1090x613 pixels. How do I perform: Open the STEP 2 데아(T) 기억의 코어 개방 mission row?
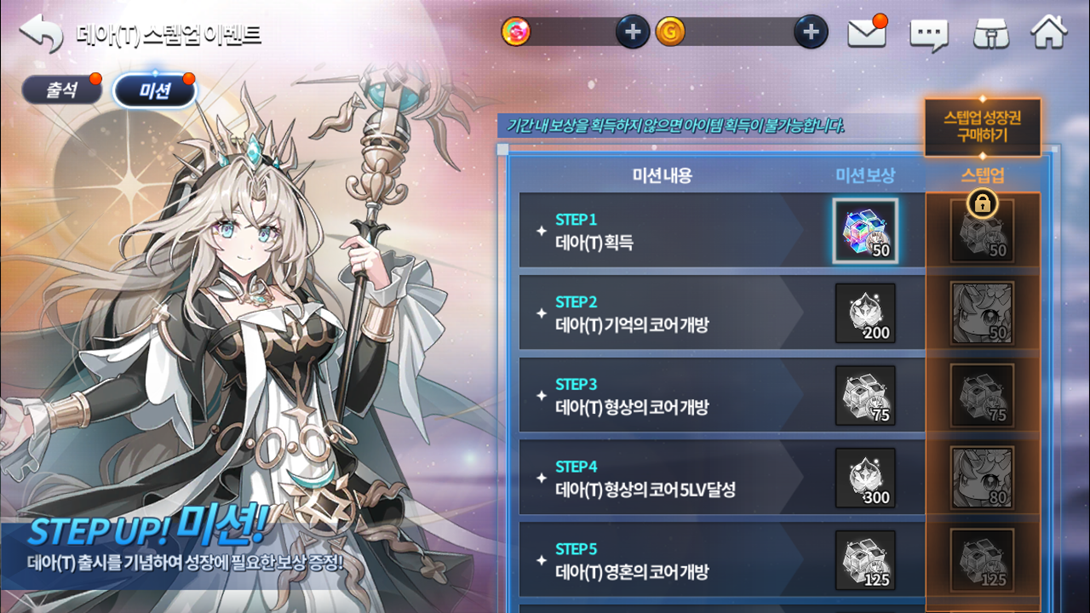click(660, 314)
